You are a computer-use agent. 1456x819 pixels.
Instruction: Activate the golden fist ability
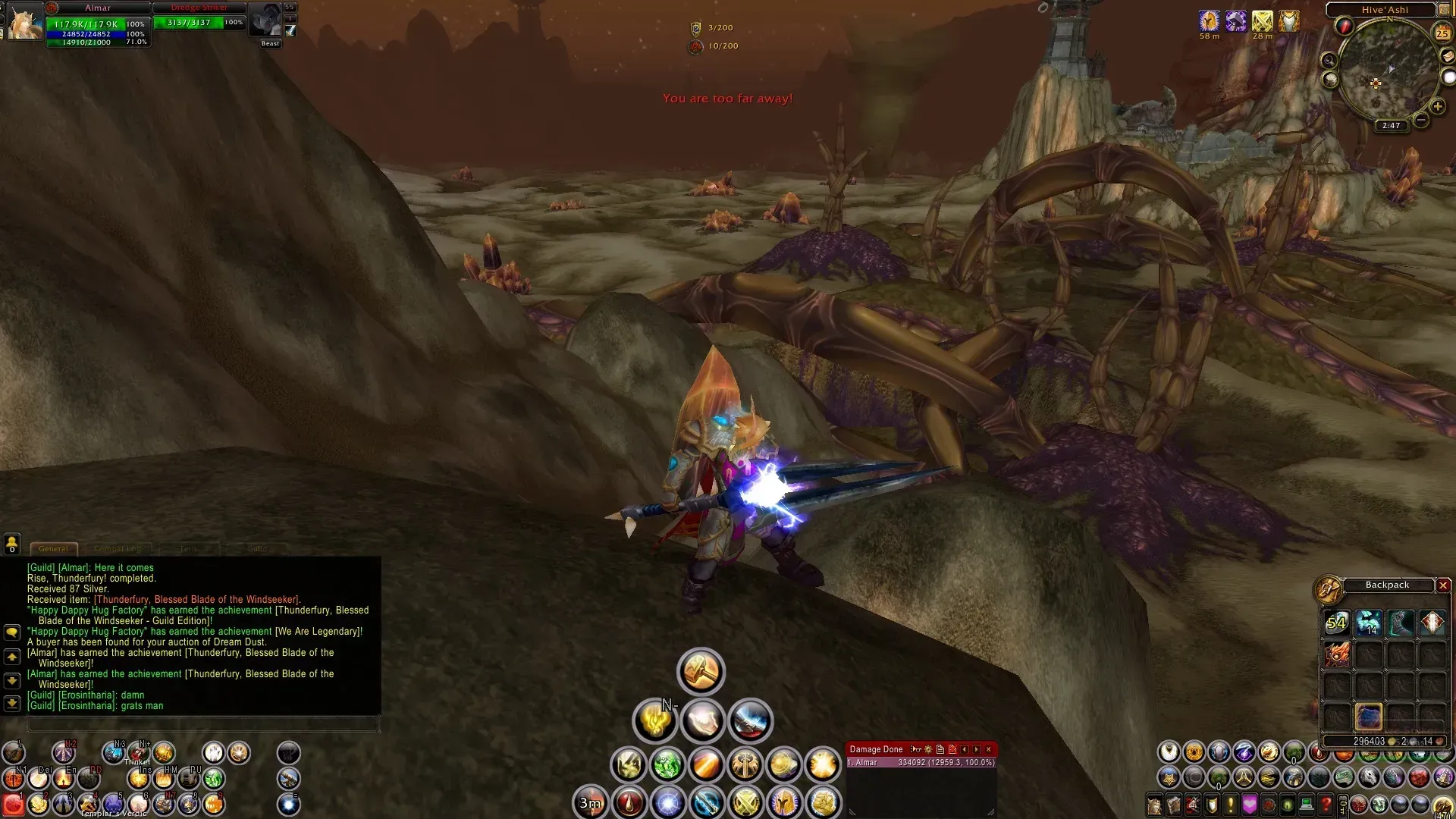click(x=824, y=802)
